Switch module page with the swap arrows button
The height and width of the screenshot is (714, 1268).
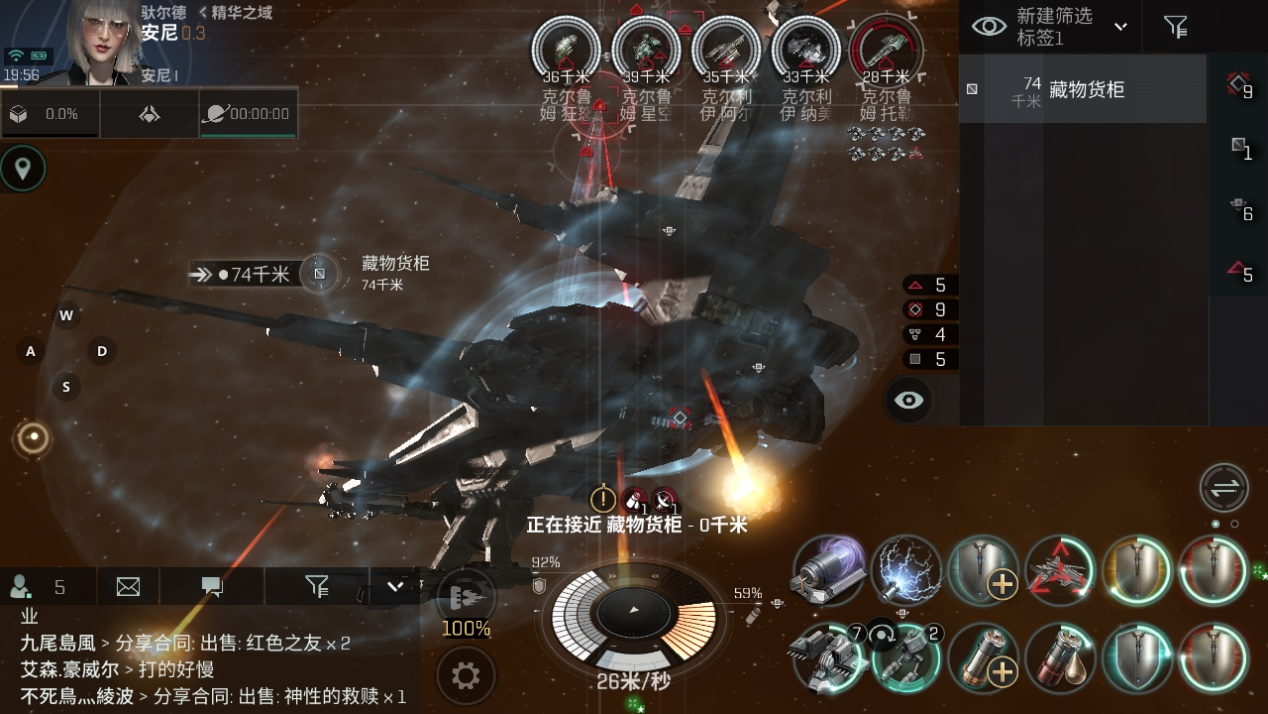[1224, 488]
